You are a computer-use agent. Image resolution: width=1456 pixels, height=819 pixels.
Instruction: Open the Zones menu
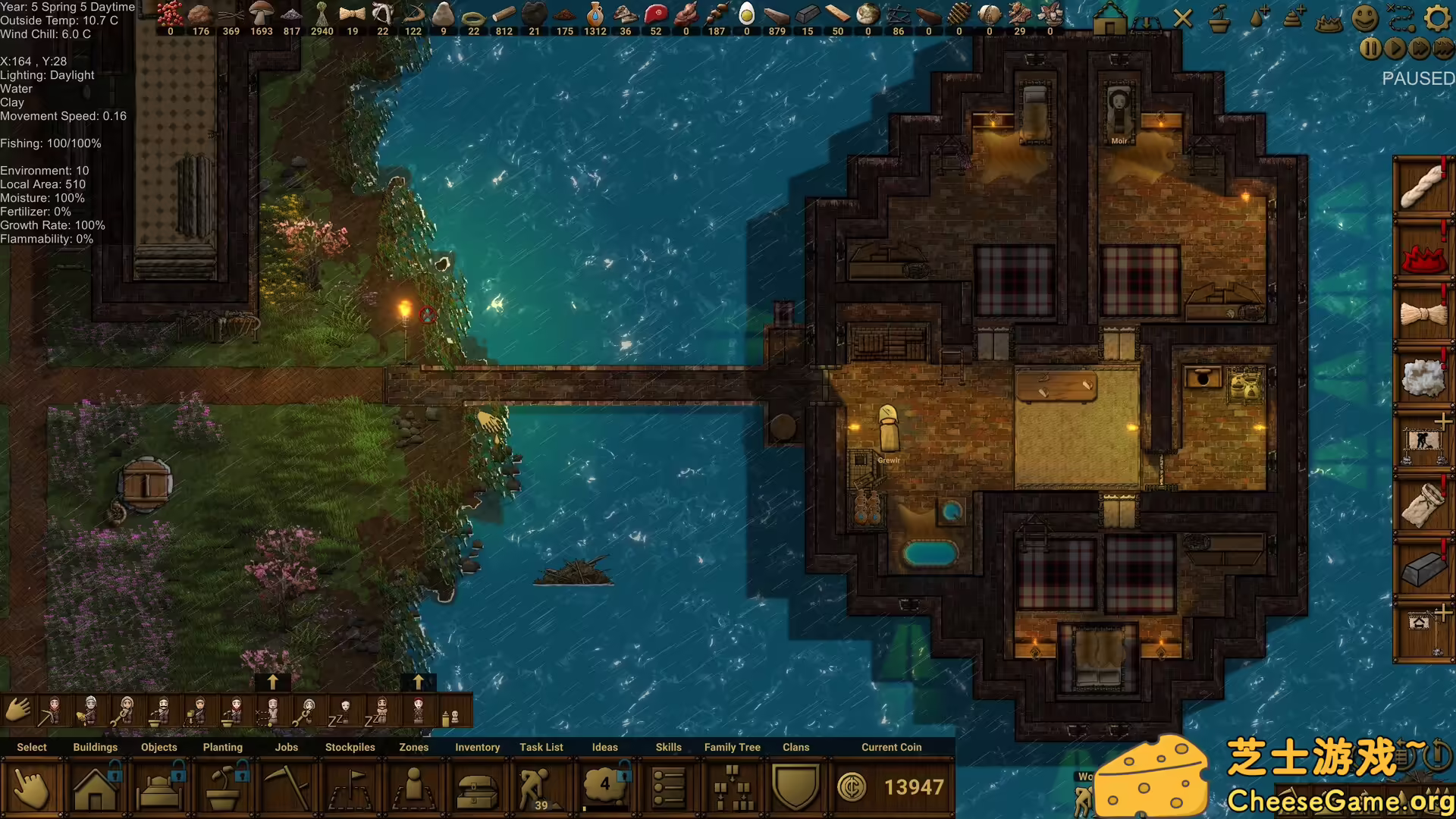[414, 789]
